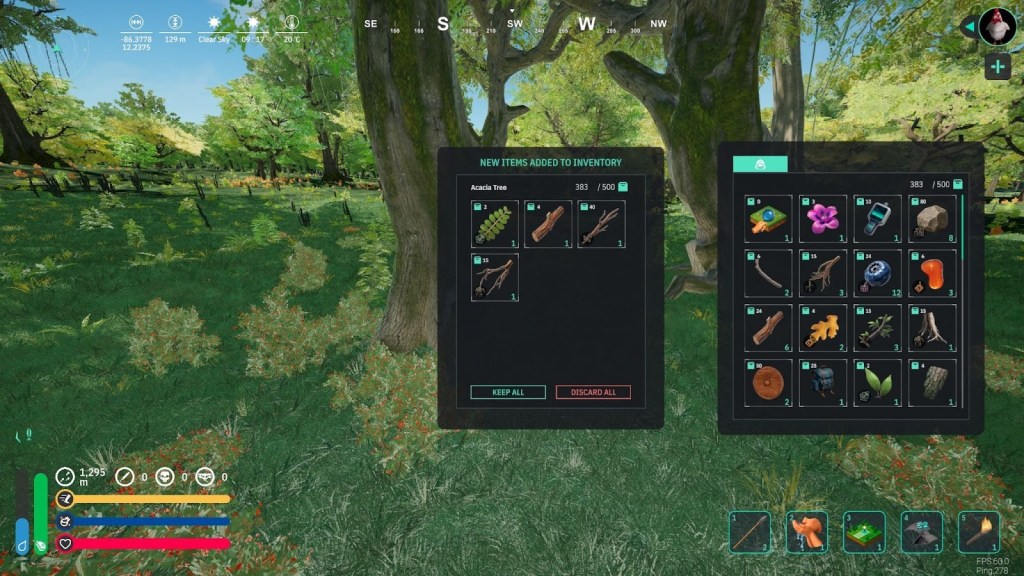Select the round wooden disc slot
This screenshot has width=1024, height=576.
coord(769,382)
